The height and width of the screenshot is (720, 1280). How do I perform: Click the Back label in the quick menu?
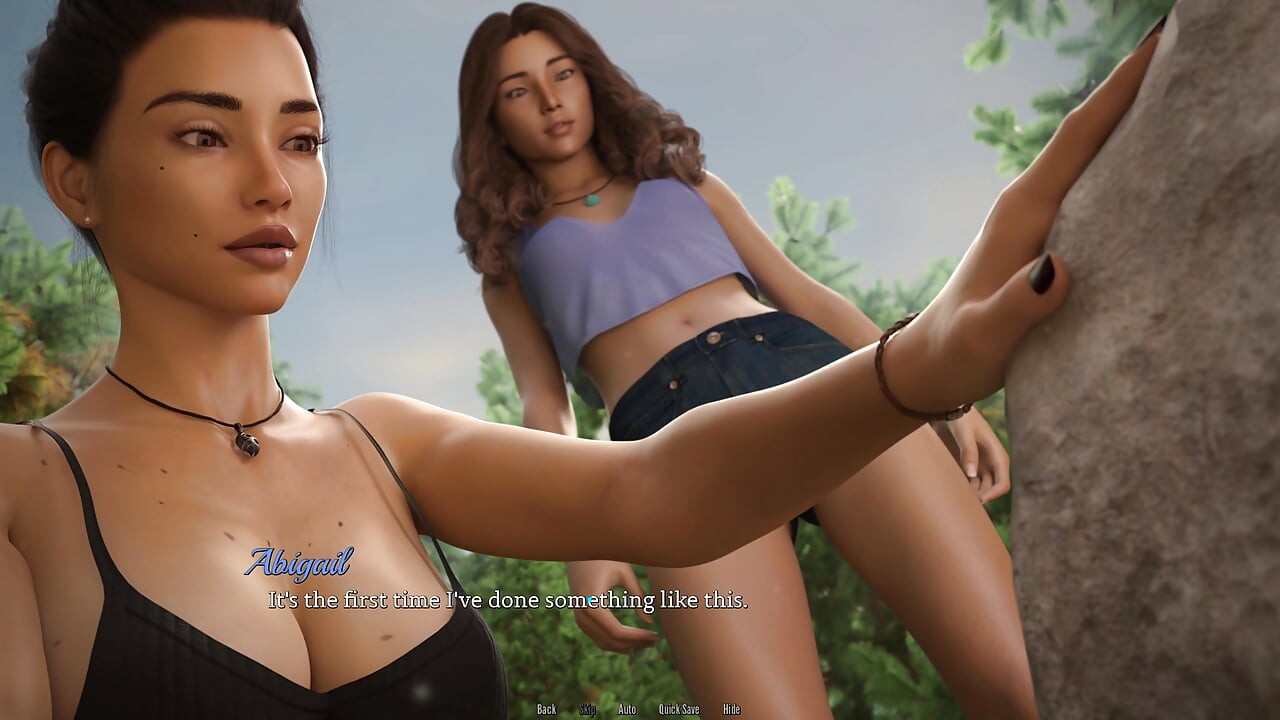546,709
